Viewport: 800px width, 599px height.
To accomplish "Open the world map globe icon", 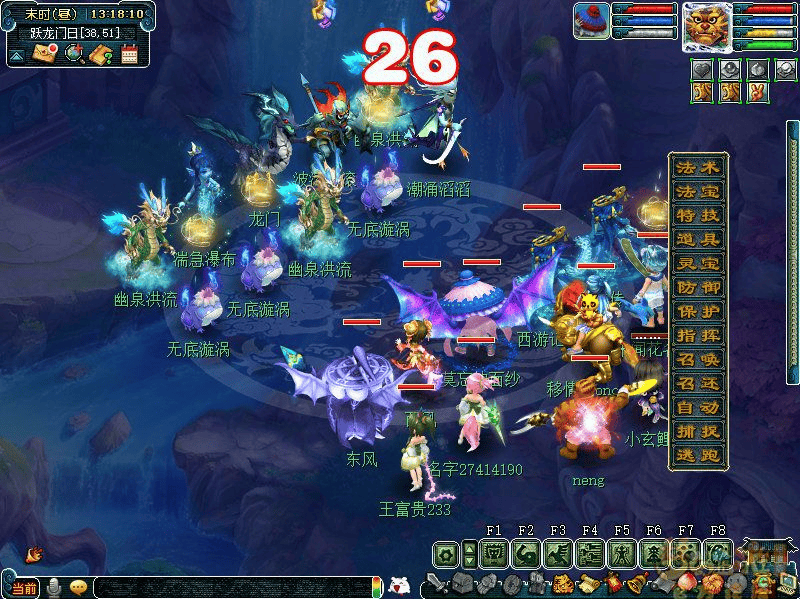I will coord(73,54).
